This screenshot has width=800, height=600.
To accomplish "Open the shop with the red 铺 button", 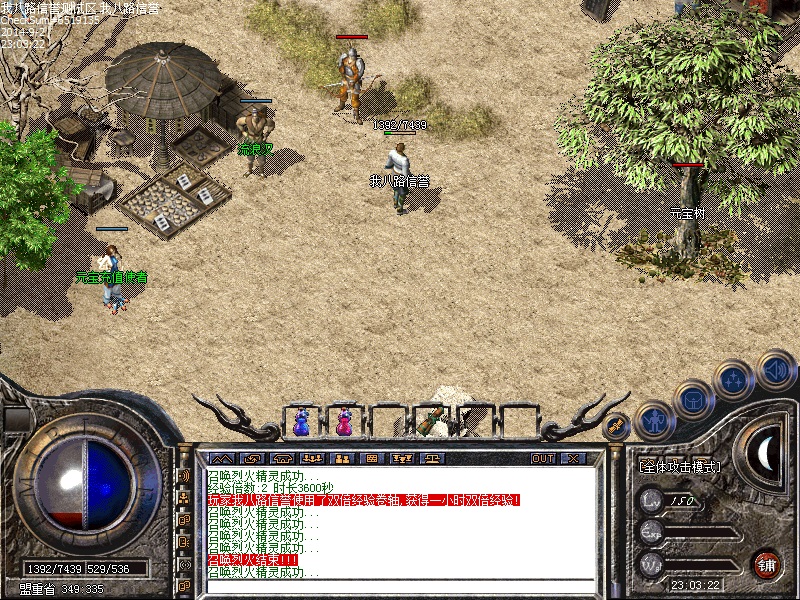I will tap(767, 563).
